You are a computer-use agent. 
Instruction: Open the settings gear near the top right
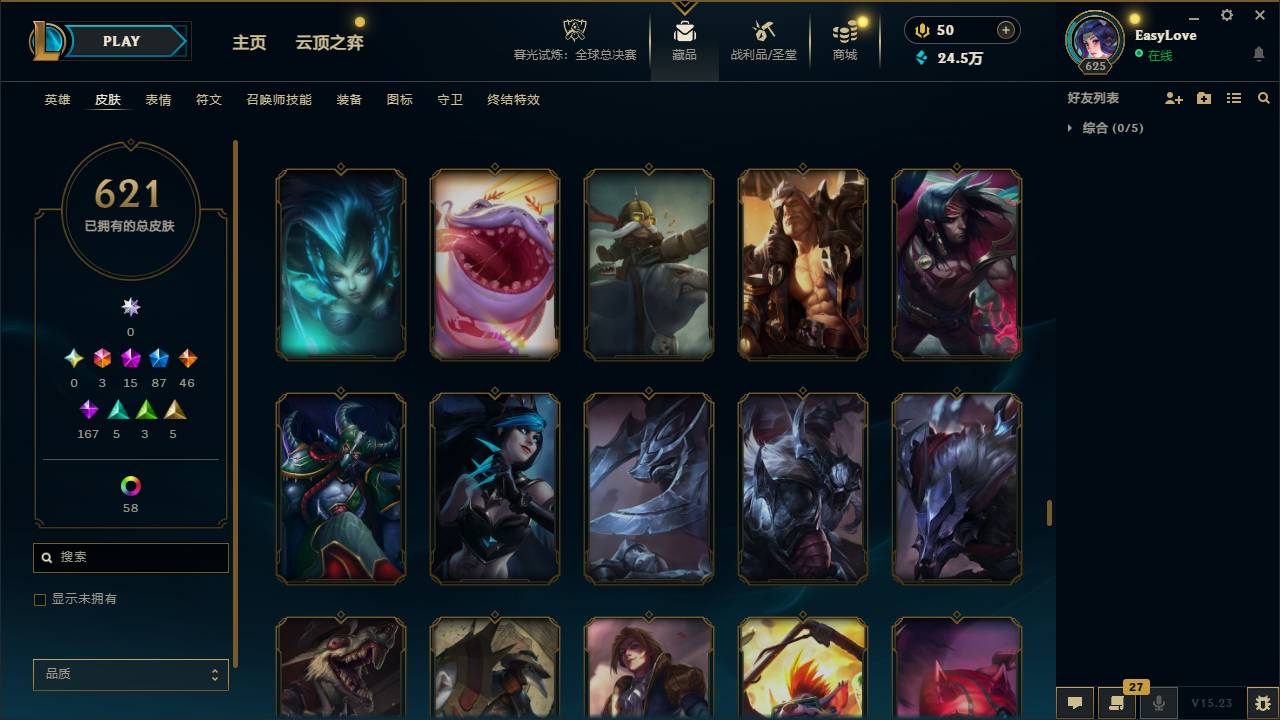coord(1225,15)
